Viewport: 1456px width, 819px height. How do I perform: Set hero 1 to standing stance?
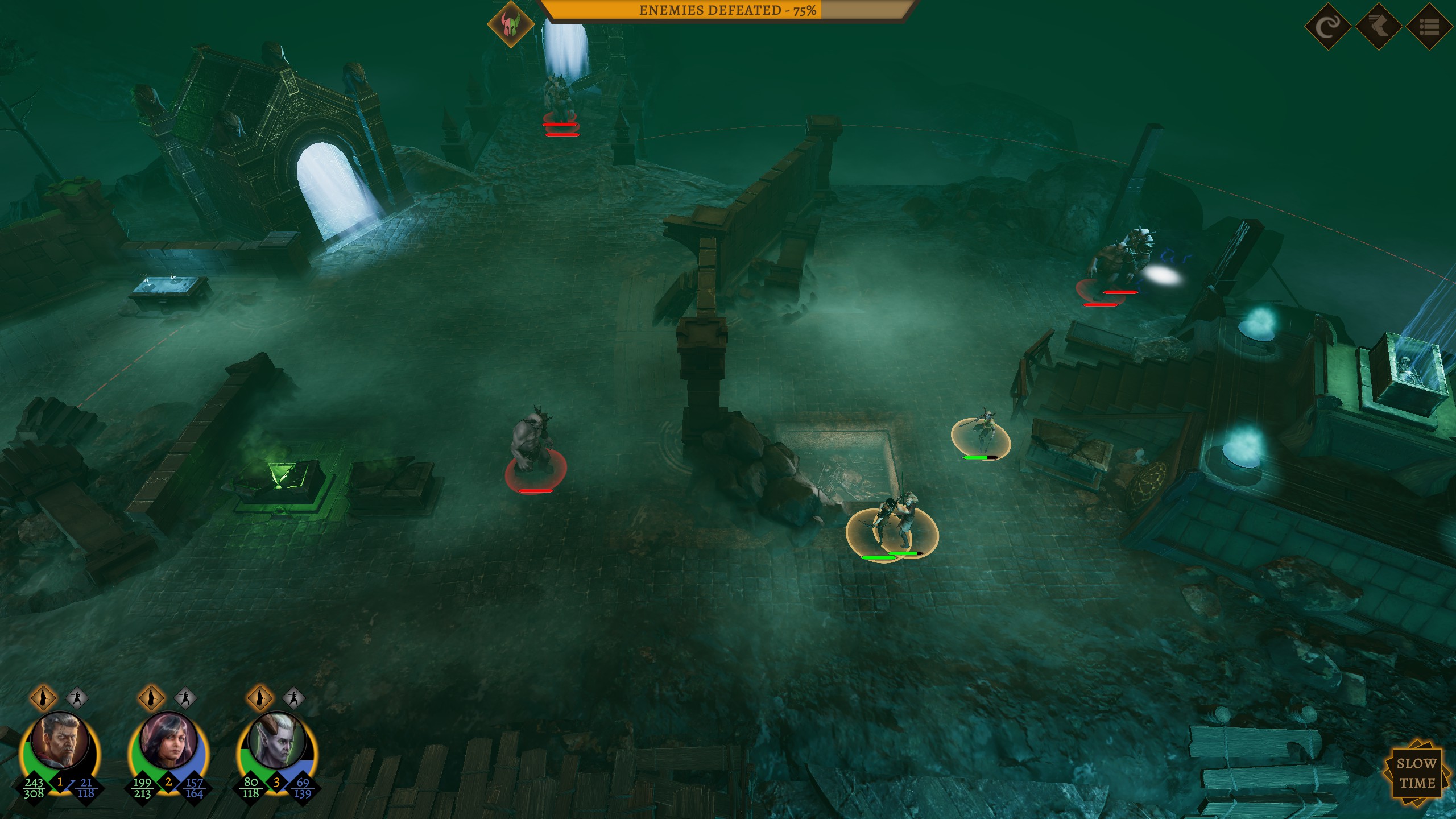(43, 697)
